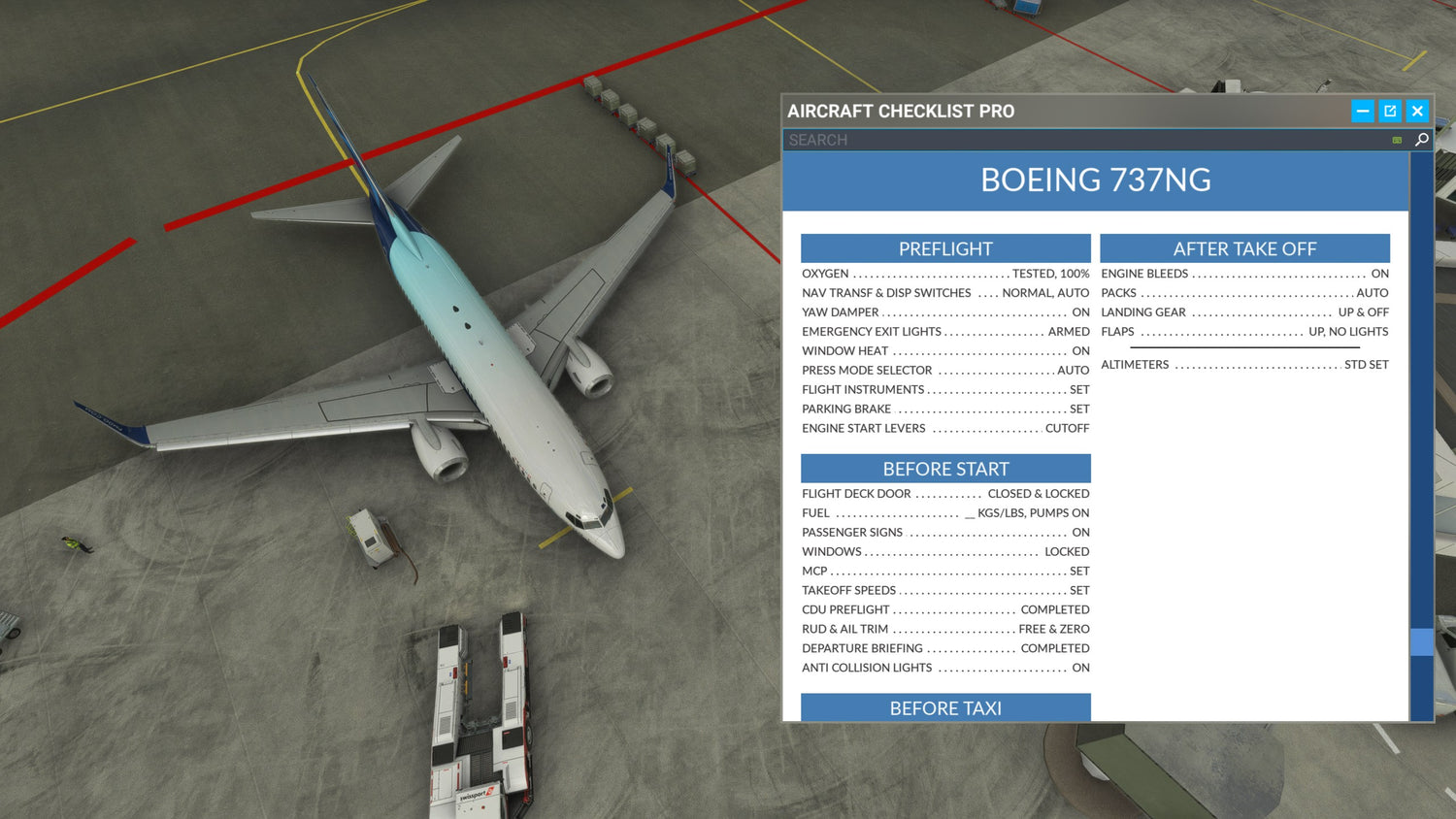This screenshot has height=819, width=1456.
Task: Check off the OXYGEN tested item
Action: [x=945, y=273]
